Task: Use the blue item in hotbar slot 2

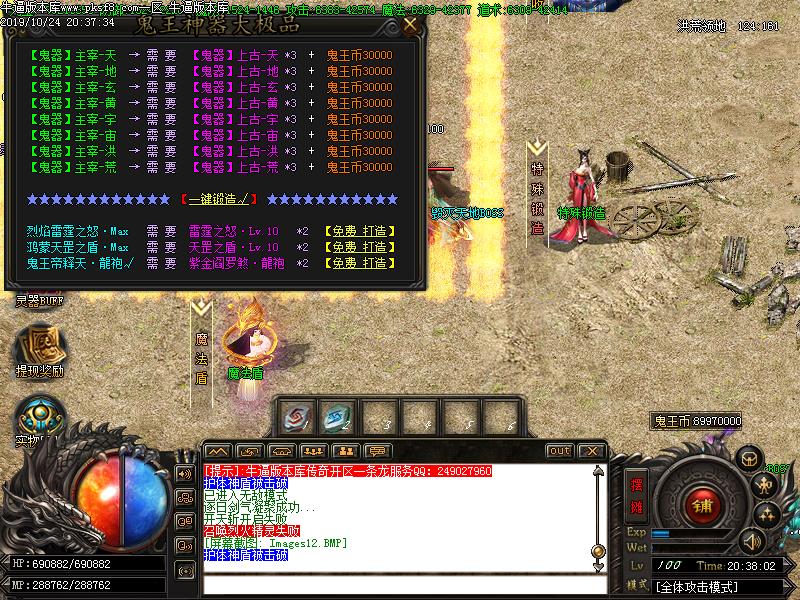Action: 337,417
